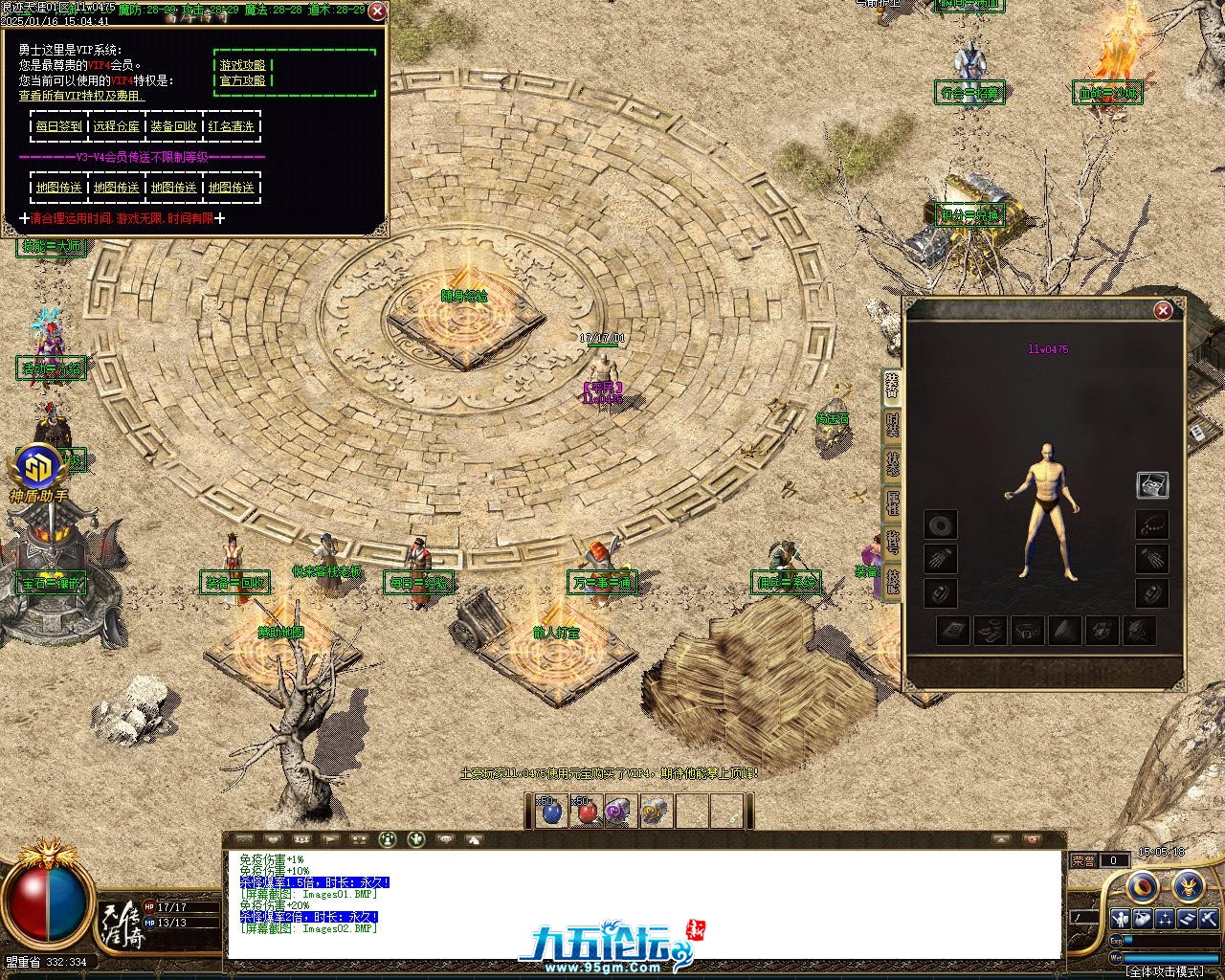Close the VIP system dialog
Viewport: 1225px width, 980px height.
pyautogui.click(x=377, y=11)
